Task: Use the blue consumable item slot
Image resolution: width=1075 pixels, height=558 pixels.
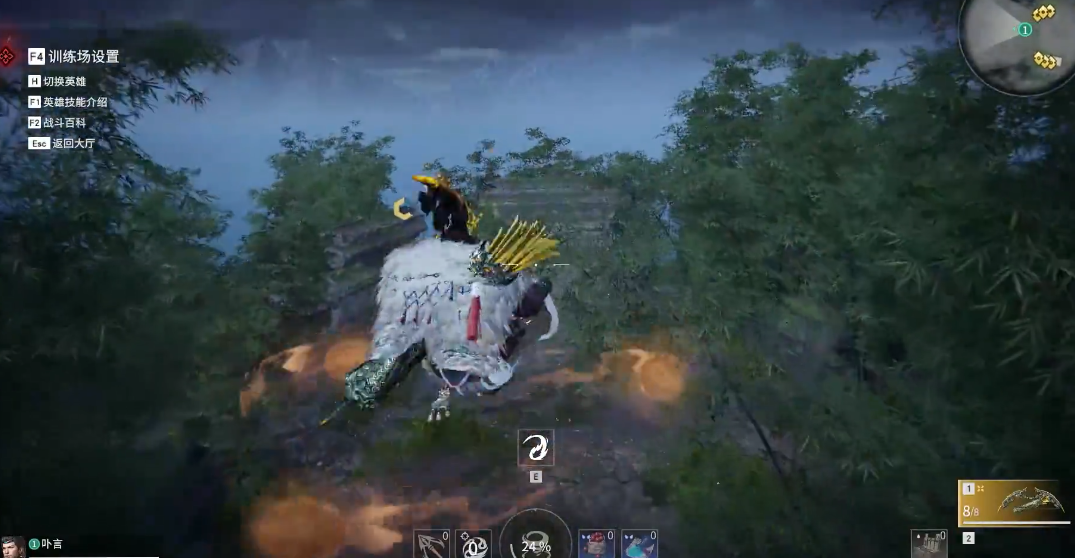Action: pos(639,544)
